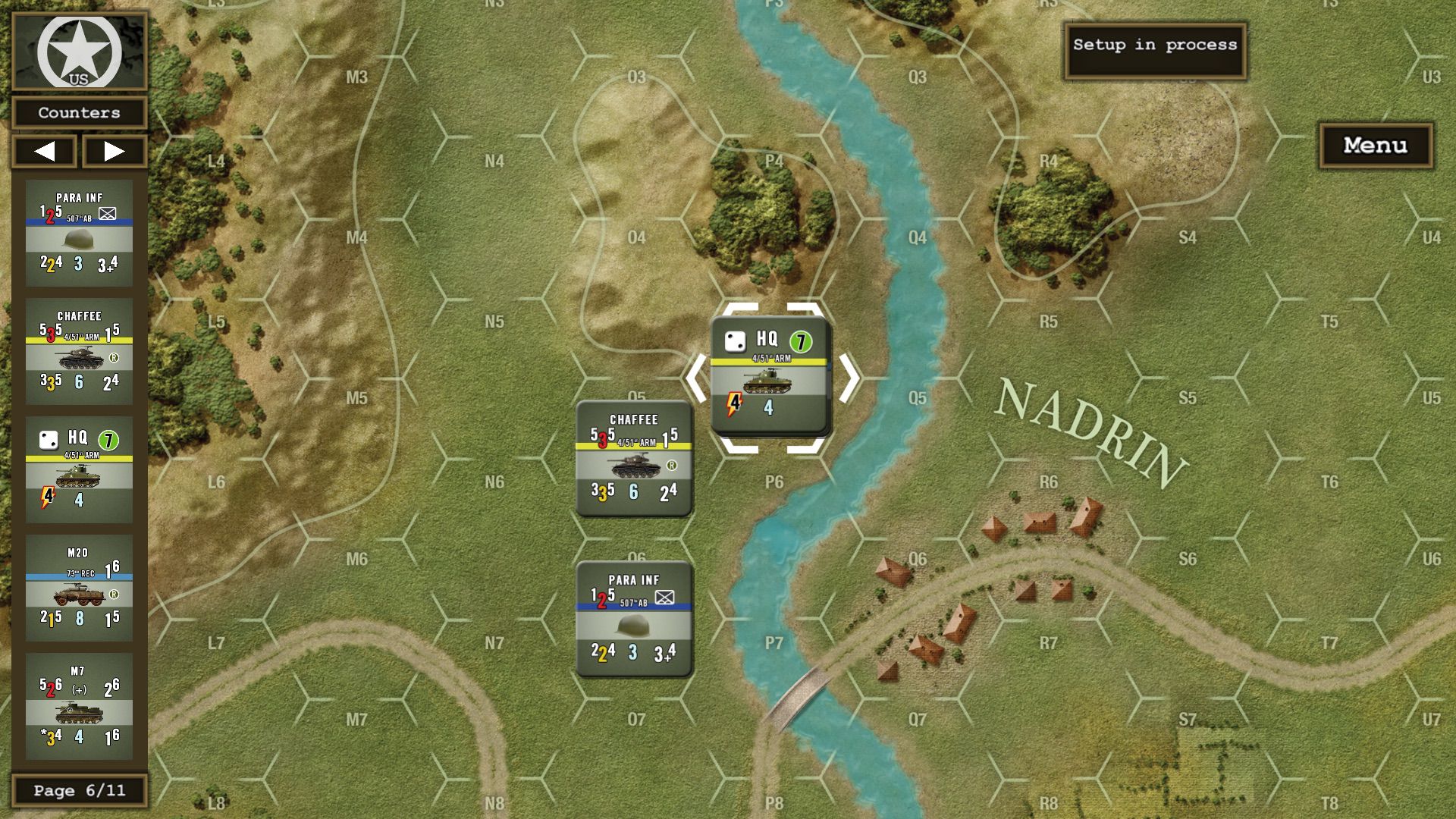Select the CHAFFEE counter in sidebar
The image size is (1456, 819).
point(79,351)
